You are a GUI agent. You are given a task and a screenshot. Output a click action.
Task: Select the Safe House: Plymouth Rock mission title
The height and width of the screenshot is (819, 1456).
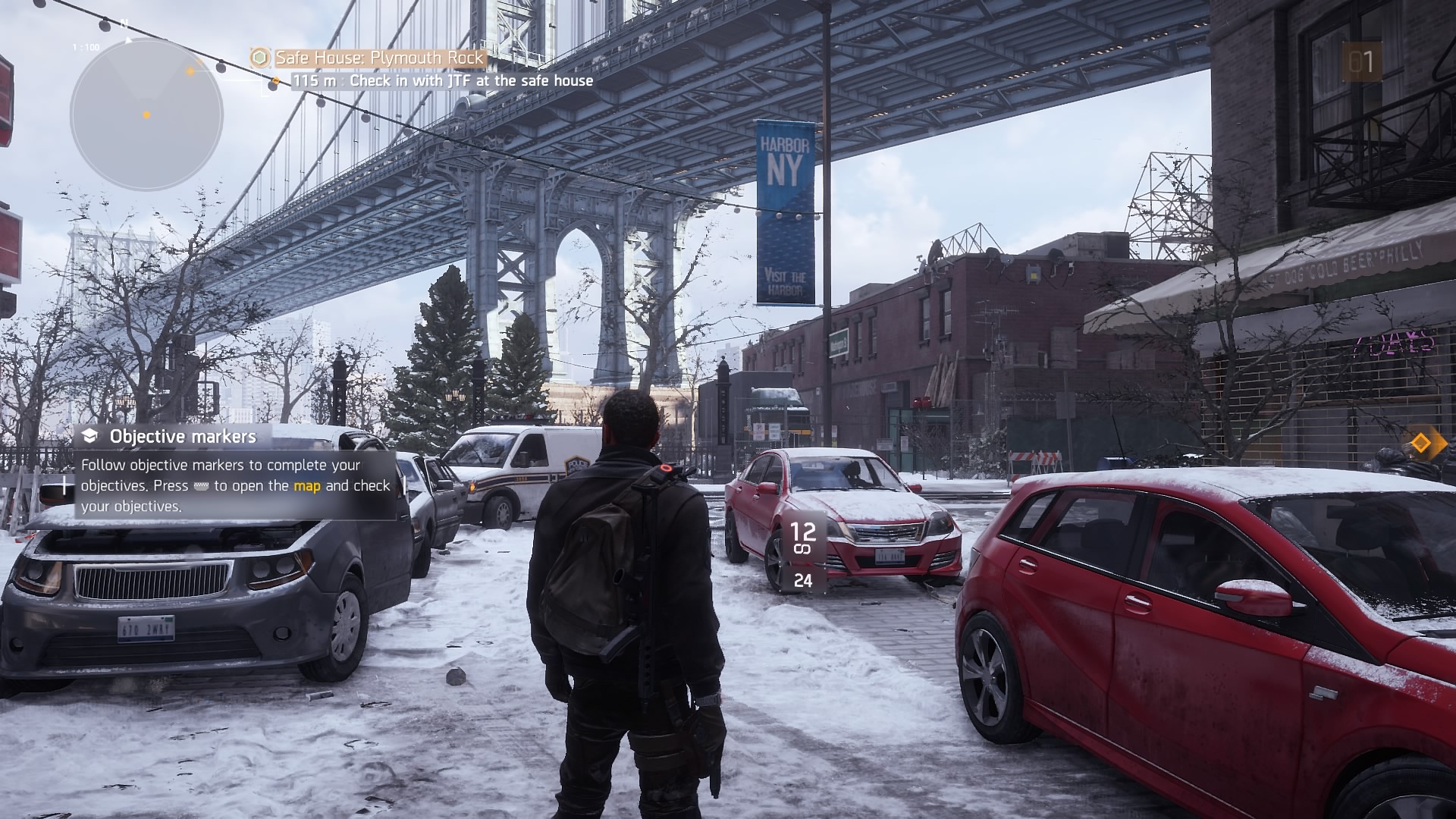pyautogui.click(x=379, y=58)
